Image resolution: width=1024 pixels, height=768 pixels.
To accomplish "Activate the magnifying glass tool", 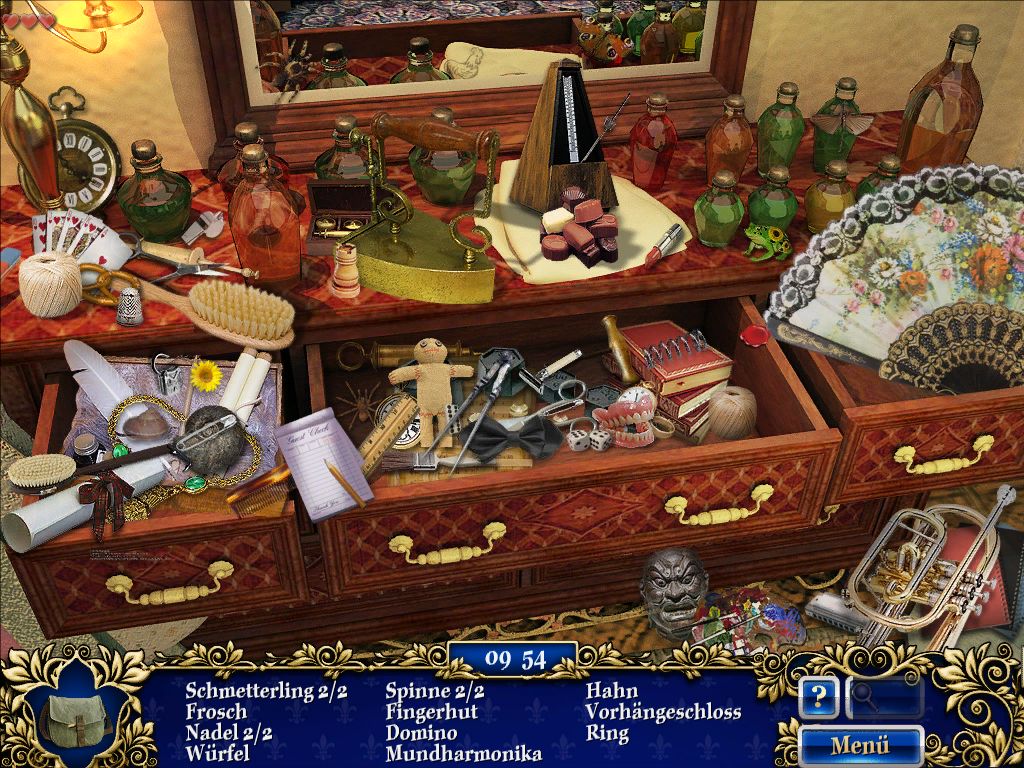I will [884, 697].
